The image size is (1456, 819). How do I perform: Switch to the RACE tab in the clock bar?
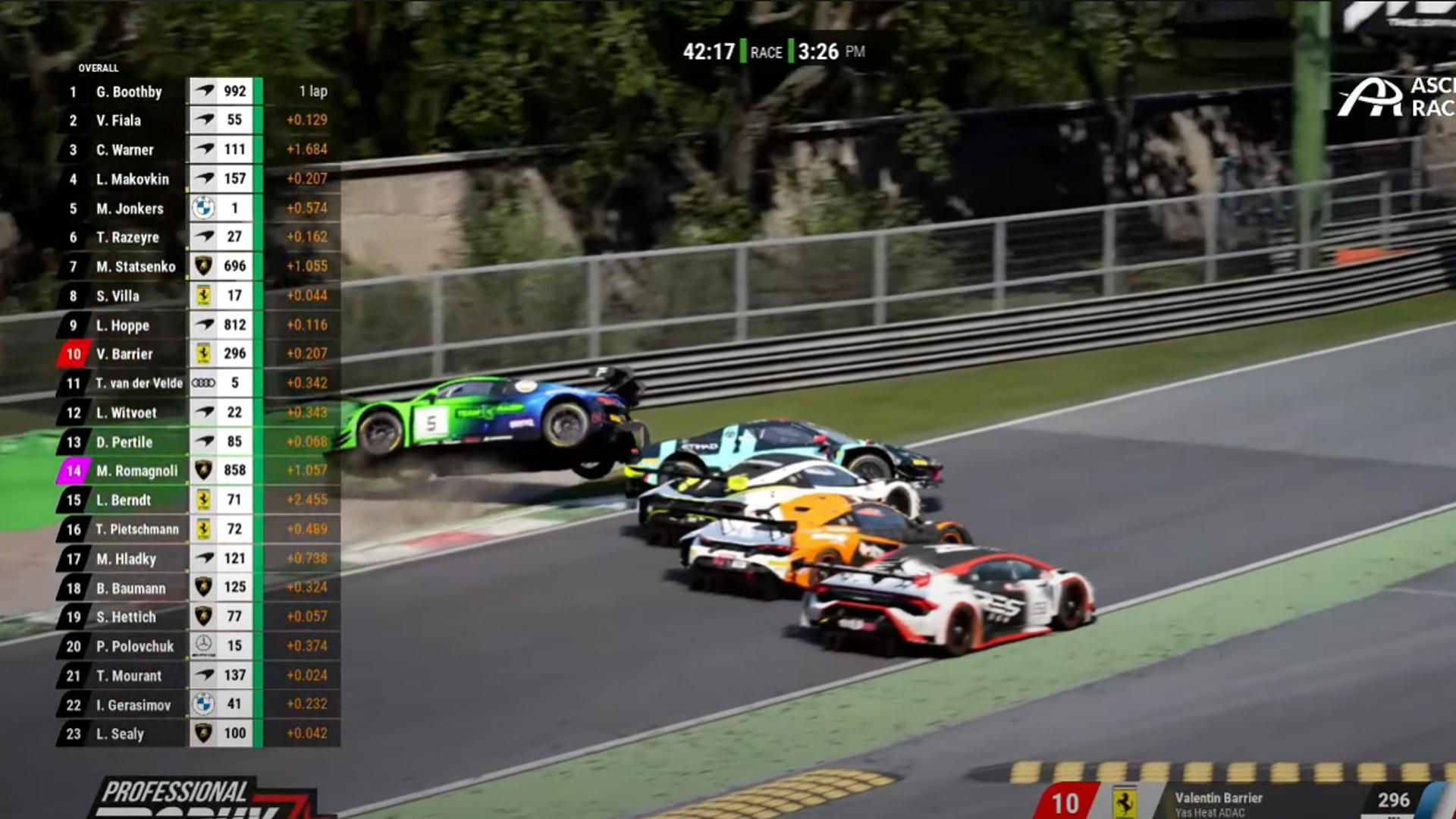pyautogui.click(x=765, y=53)
